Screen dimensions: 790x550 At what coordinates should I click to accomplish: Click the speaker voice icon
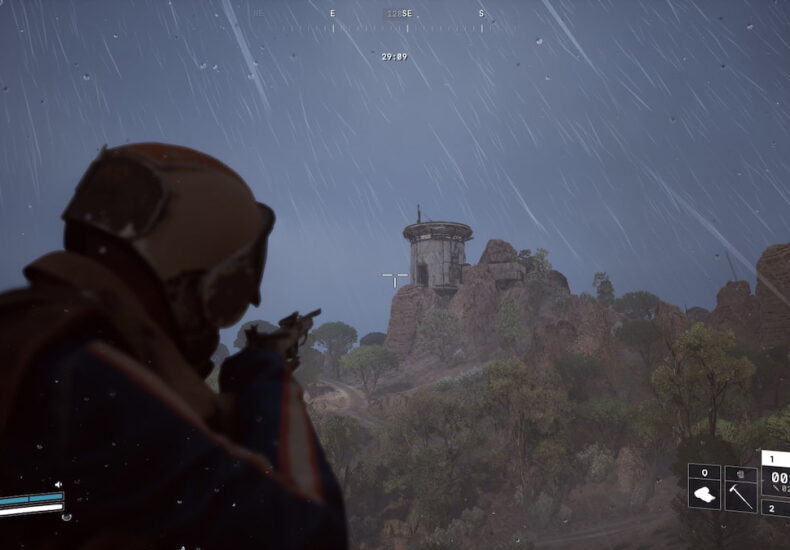coord(58,485)
